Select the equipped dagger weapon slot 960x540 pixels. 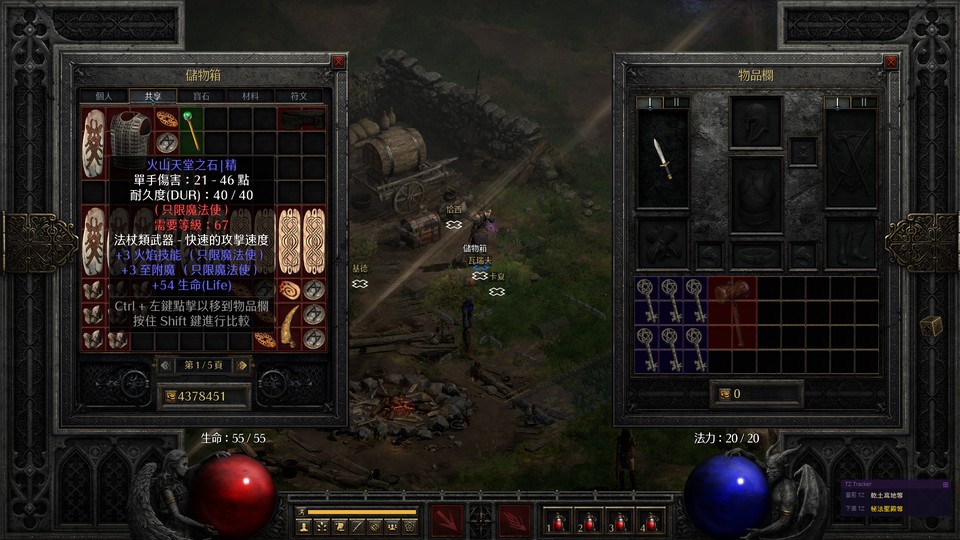tap(662, 158)
